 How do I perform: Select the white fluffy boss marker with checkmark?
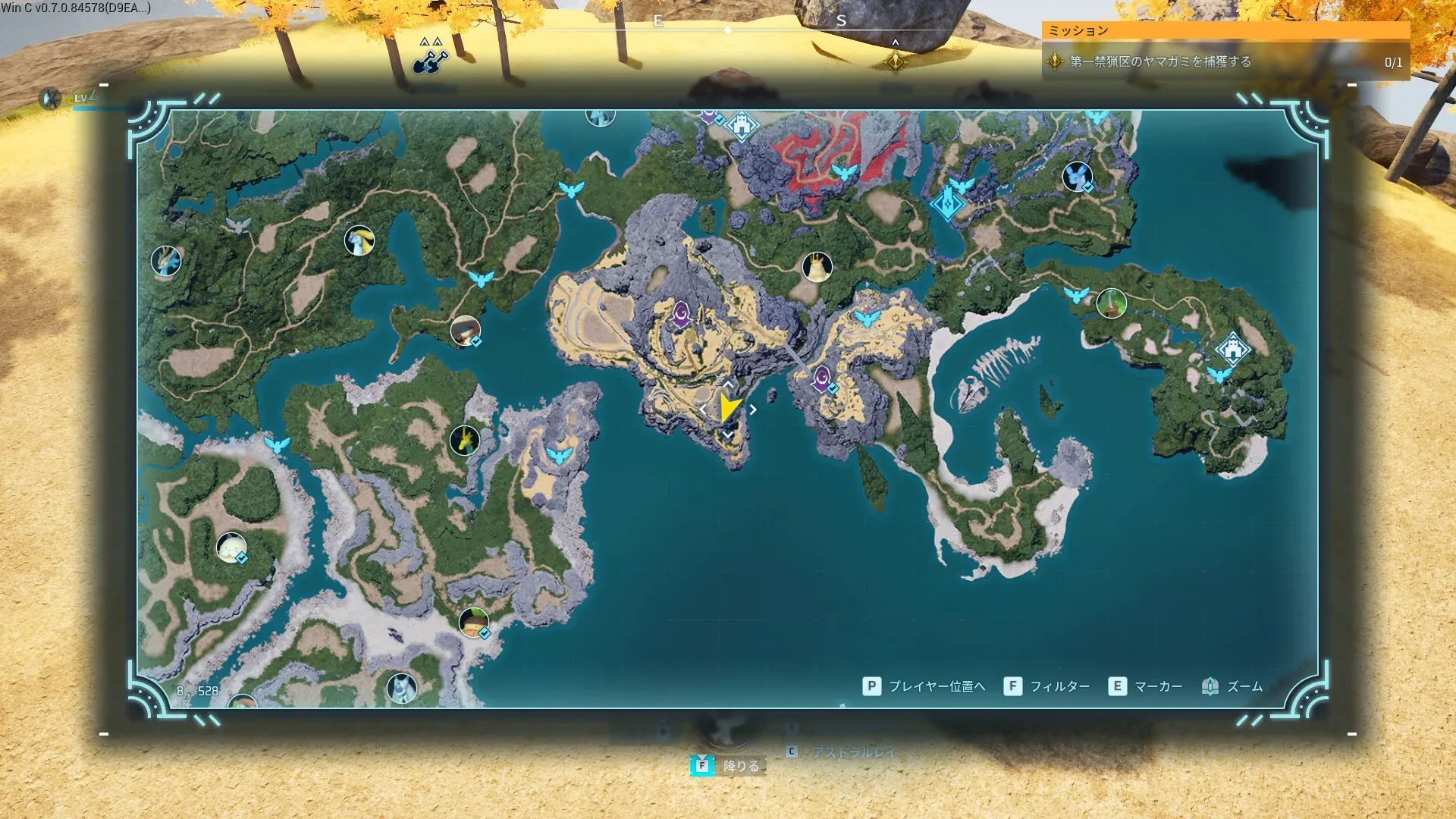pos(231,547)
